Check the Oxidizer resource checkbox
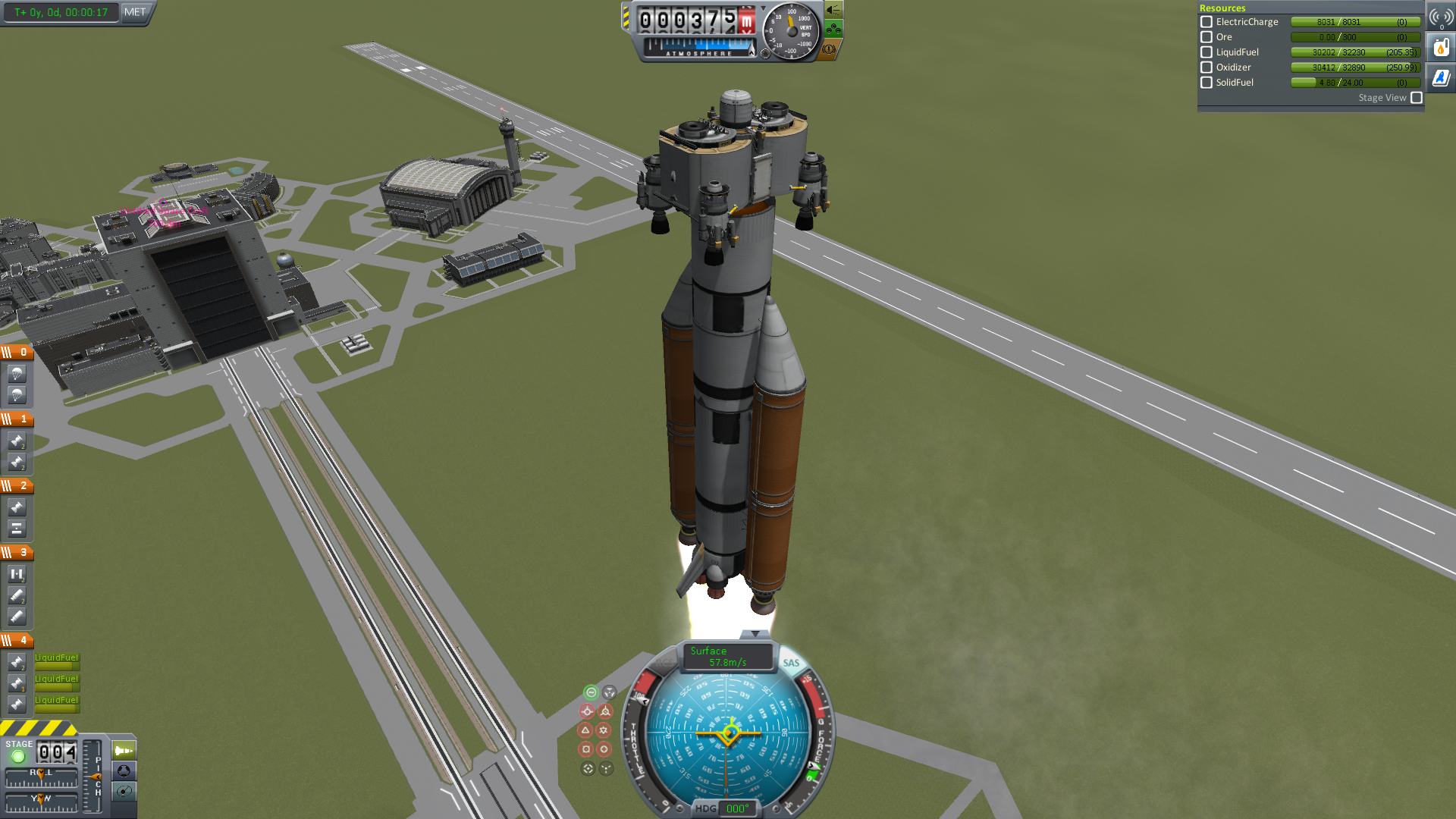This screenshot has height=819, width=1456. tap(1207, 67)
